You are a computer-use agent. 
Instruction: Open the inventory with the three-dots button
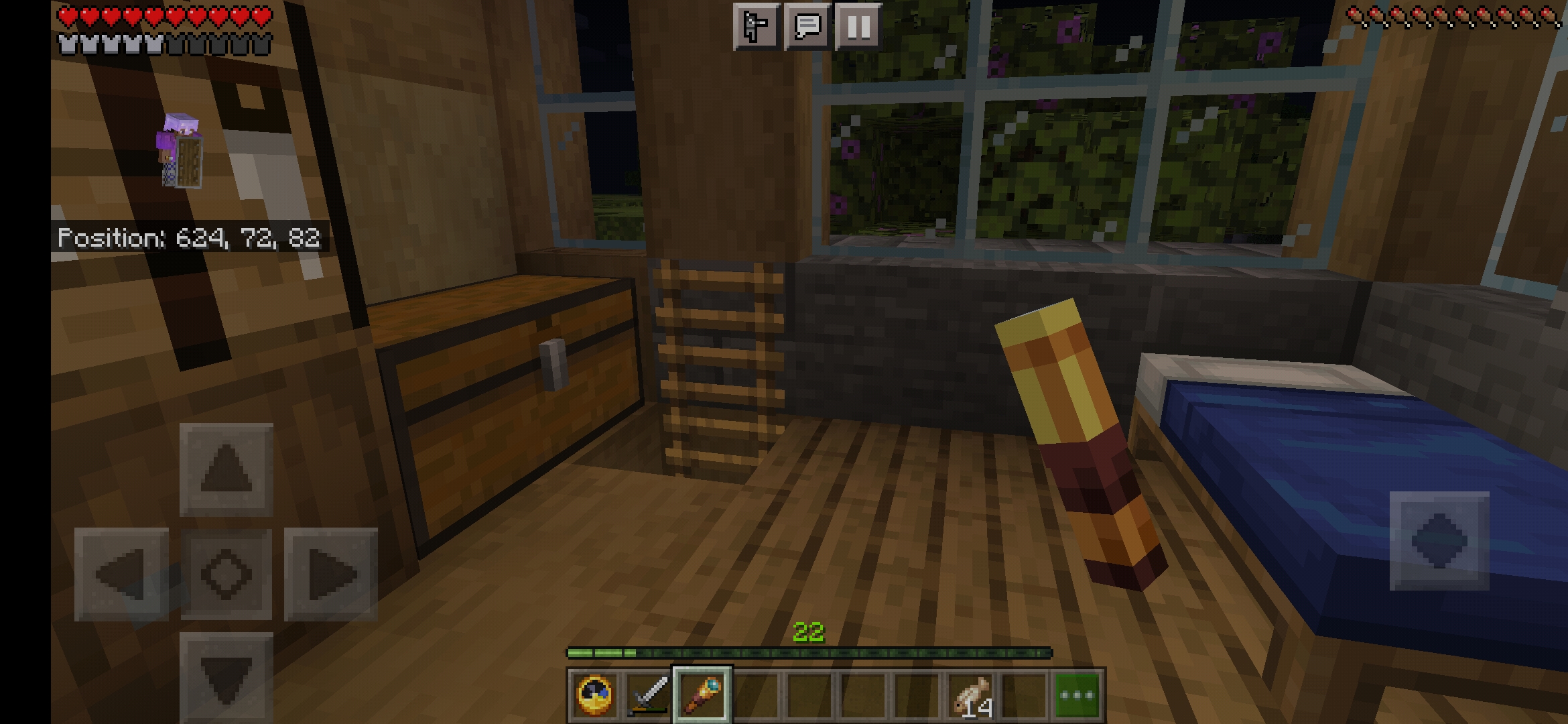[1078, 695]
